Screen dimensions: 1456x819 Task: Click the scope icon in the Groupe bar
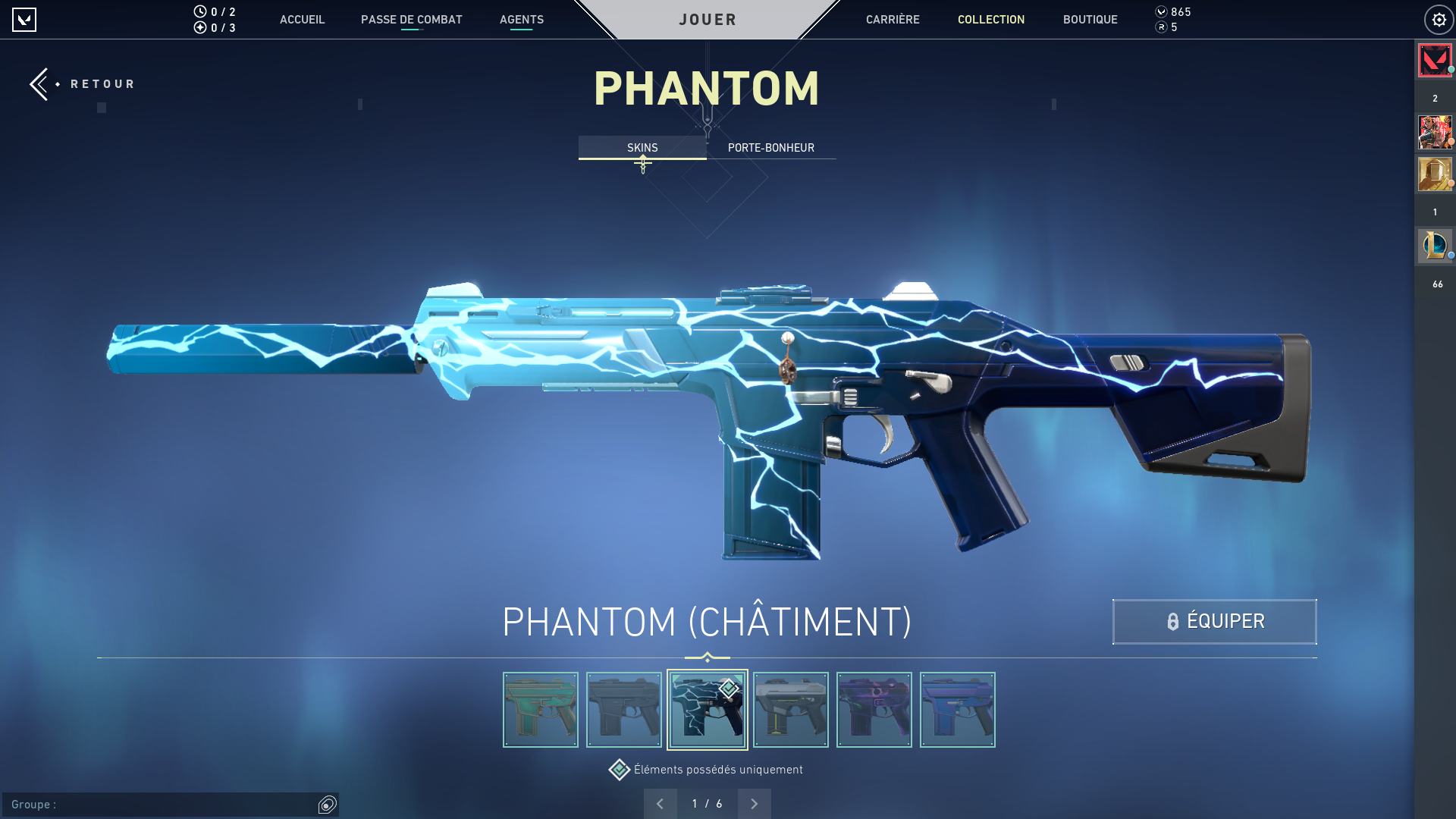click(x=327, y=805)
